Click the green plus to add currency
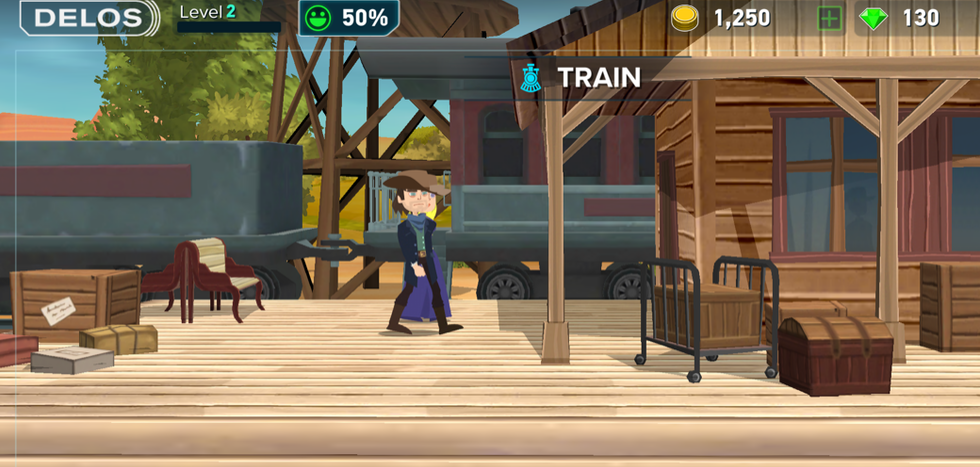This screenshot has width=980, height=467. tap(829, 18)
